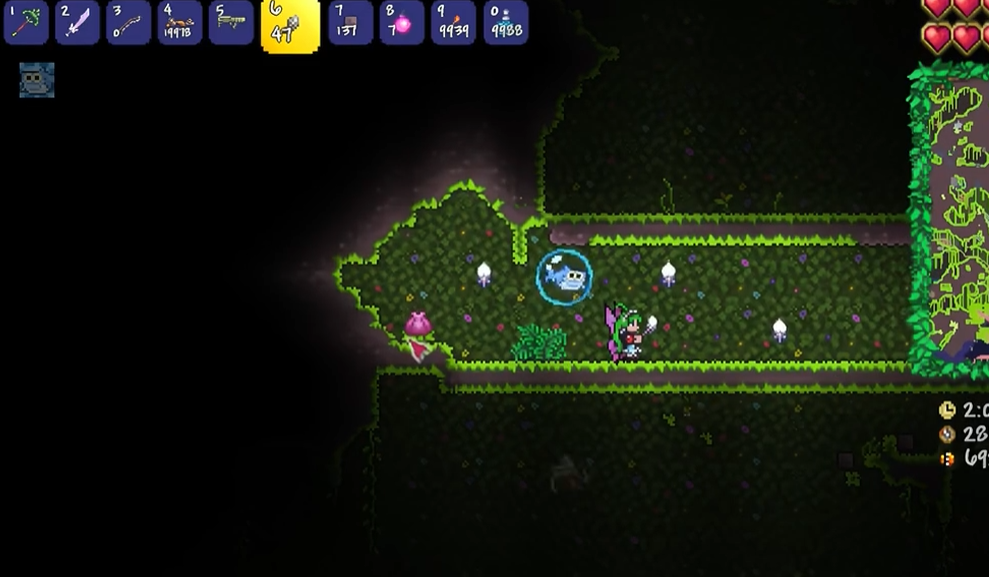Select the torch stack in slot 9
The height and width of the screenshot is (577, 989).
[453, 23]
